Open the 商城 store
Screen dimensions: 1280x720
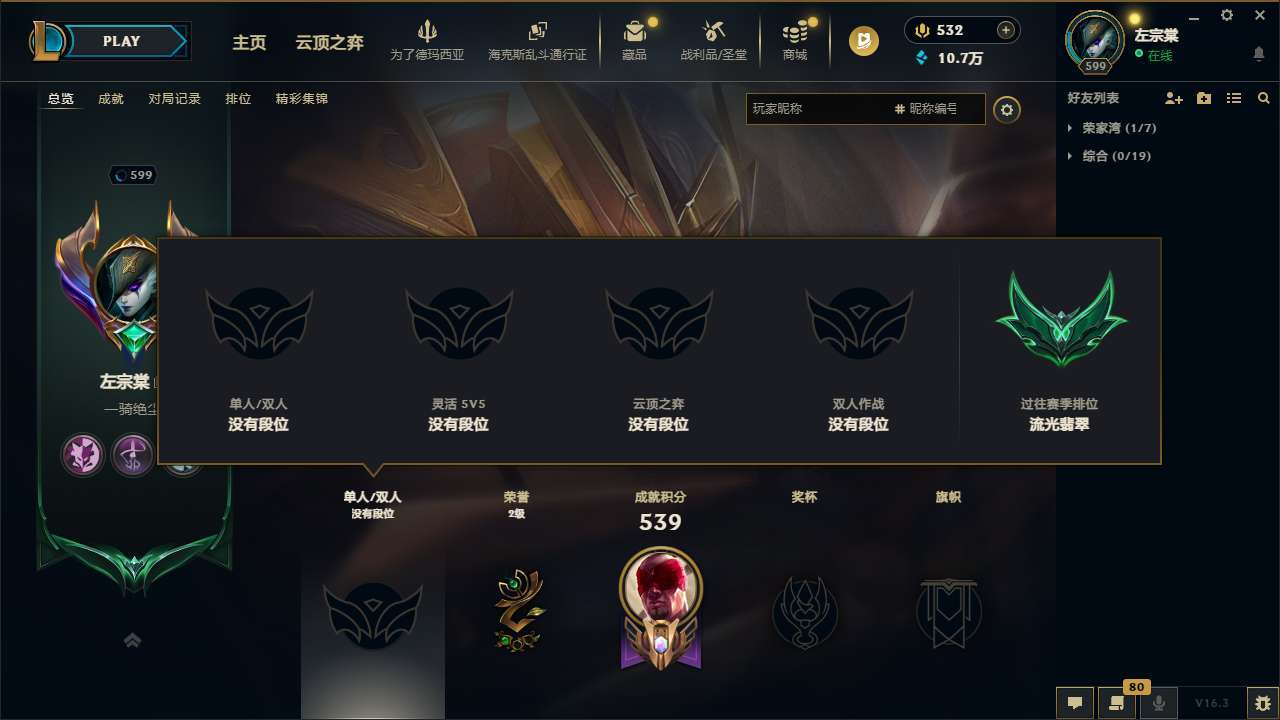[x=795, y=40]
